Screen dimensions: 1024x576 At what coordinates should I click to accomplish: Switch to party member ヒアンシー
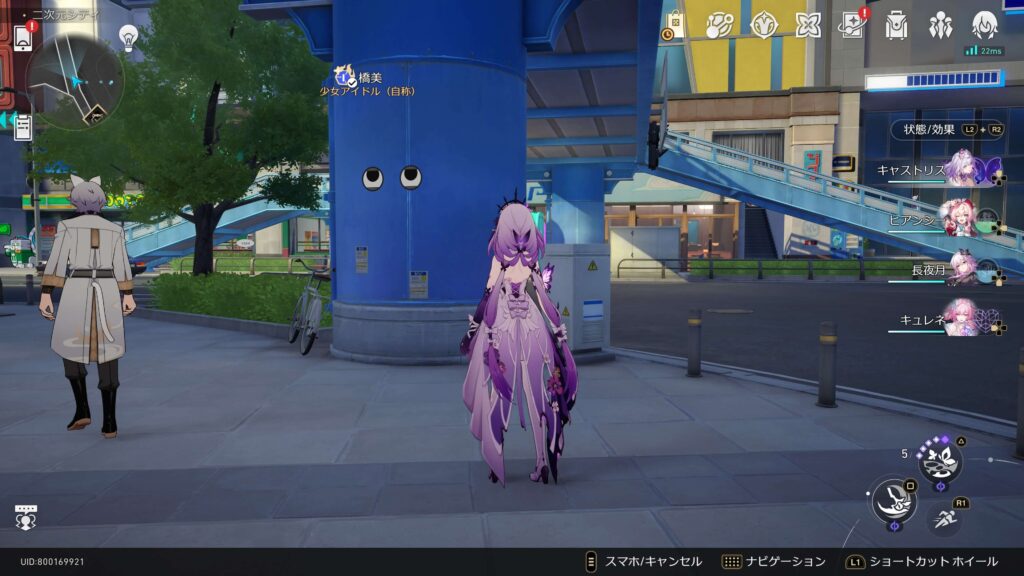coord(962,220)
